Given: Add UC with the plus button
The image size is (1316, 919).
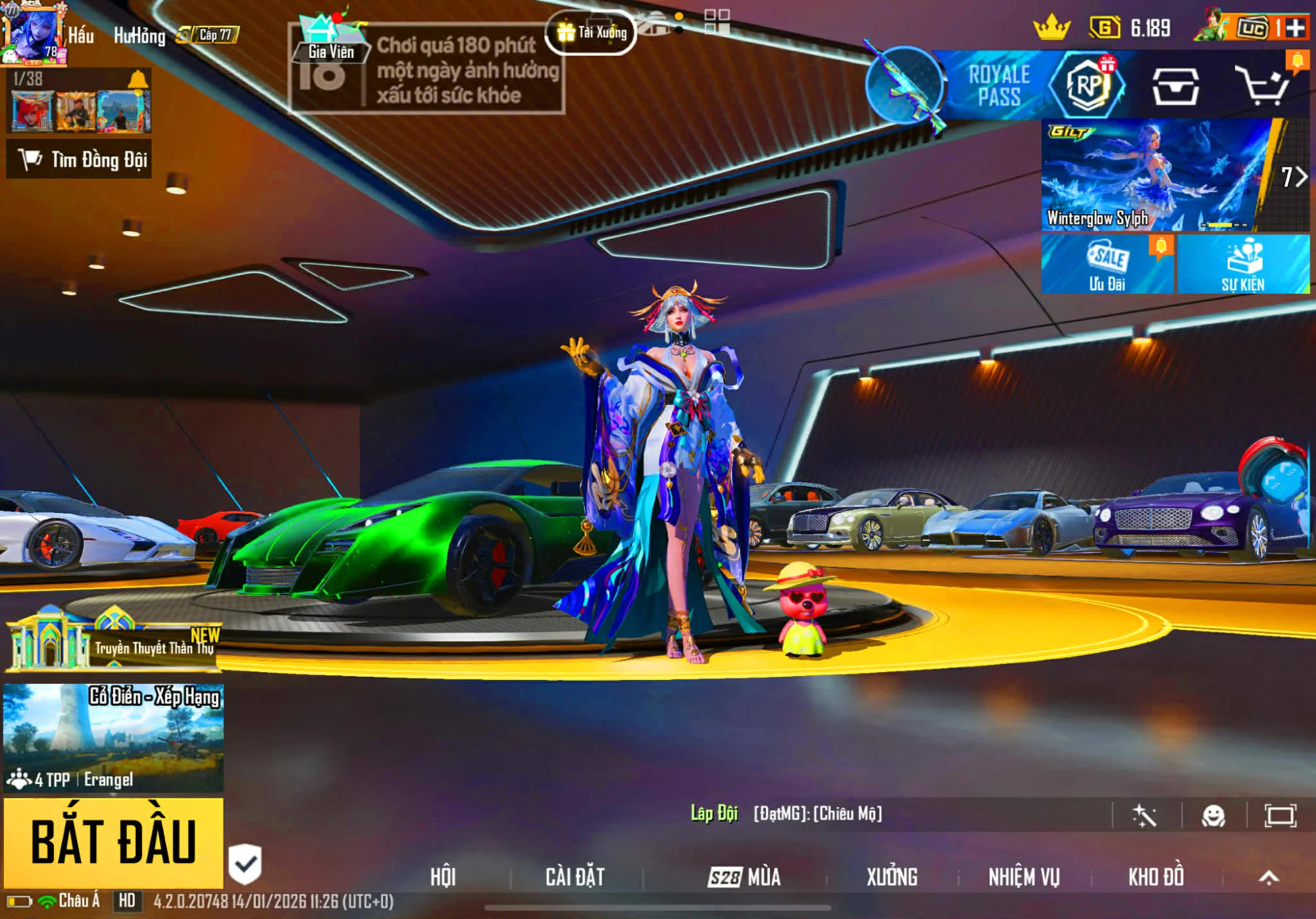Looking at the screenshot, I should 1295,28.
